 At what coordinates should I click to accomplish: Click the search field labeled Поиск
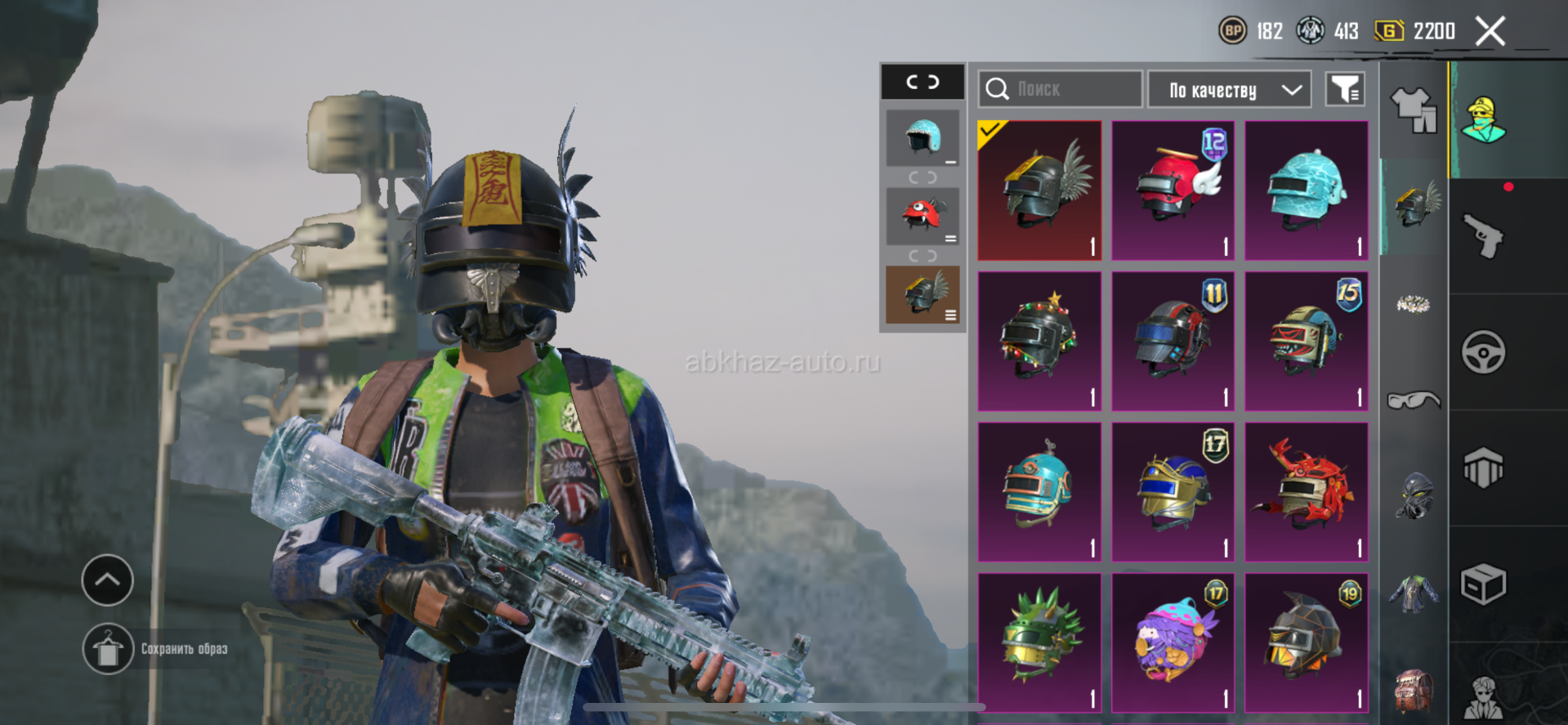tap(1060, 89)
